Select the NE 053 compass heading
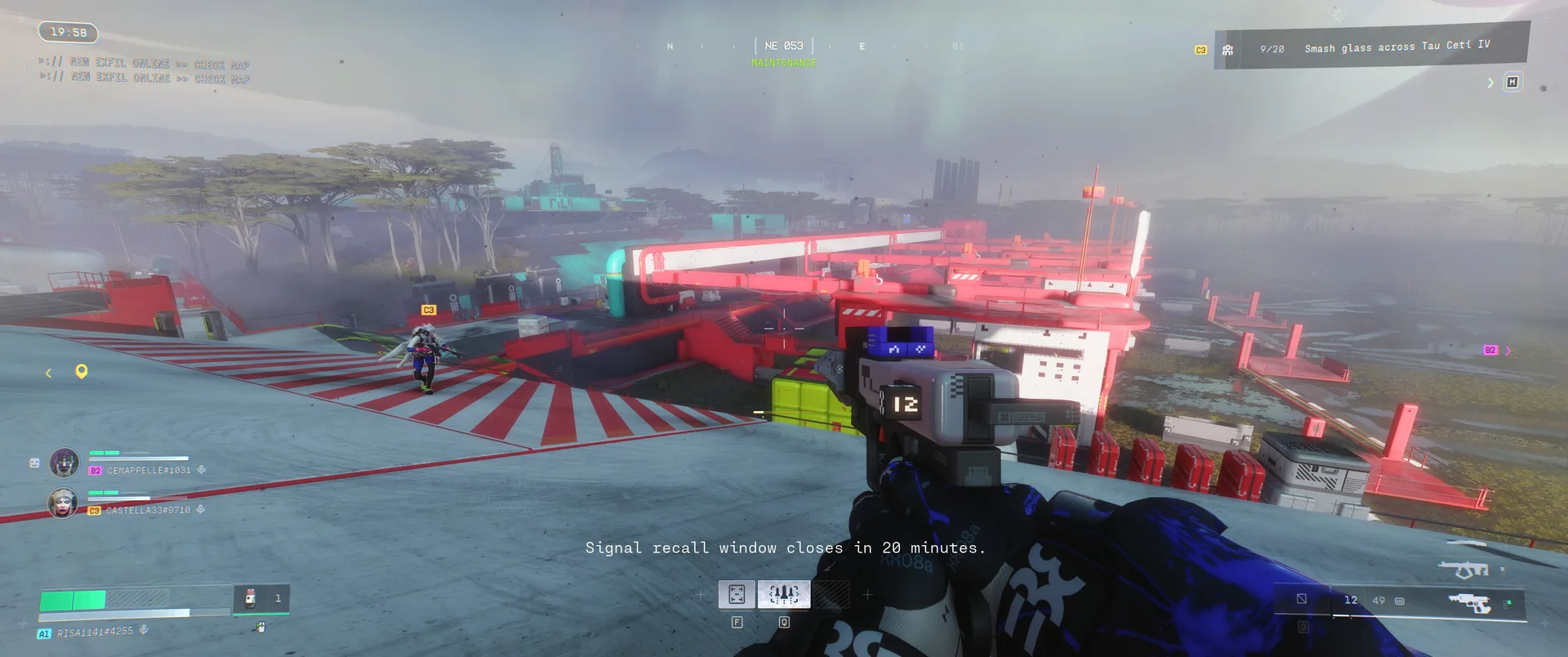 (x=783, y=46)
